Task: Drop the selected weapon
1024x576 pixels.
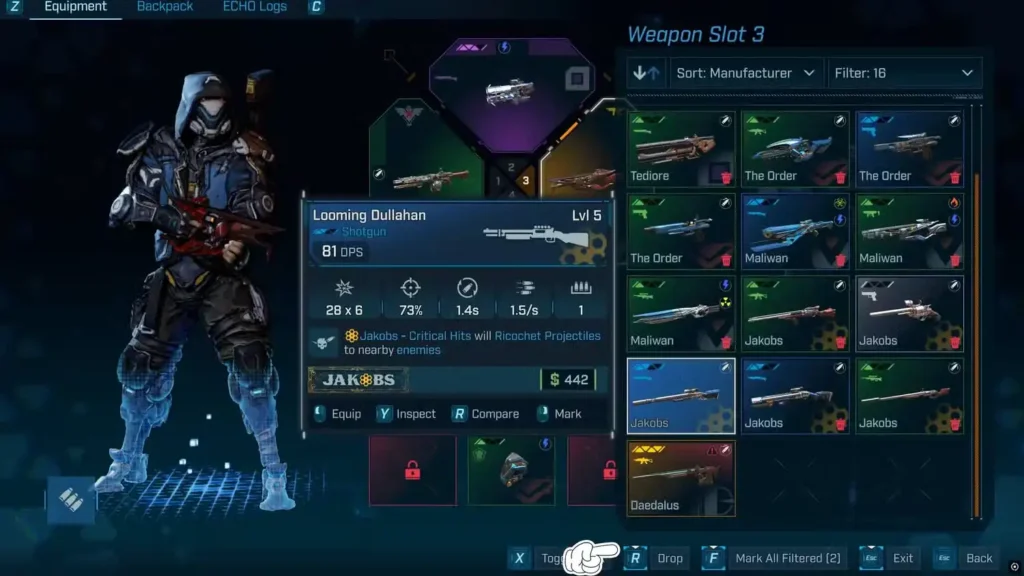Action: point(657,558)
